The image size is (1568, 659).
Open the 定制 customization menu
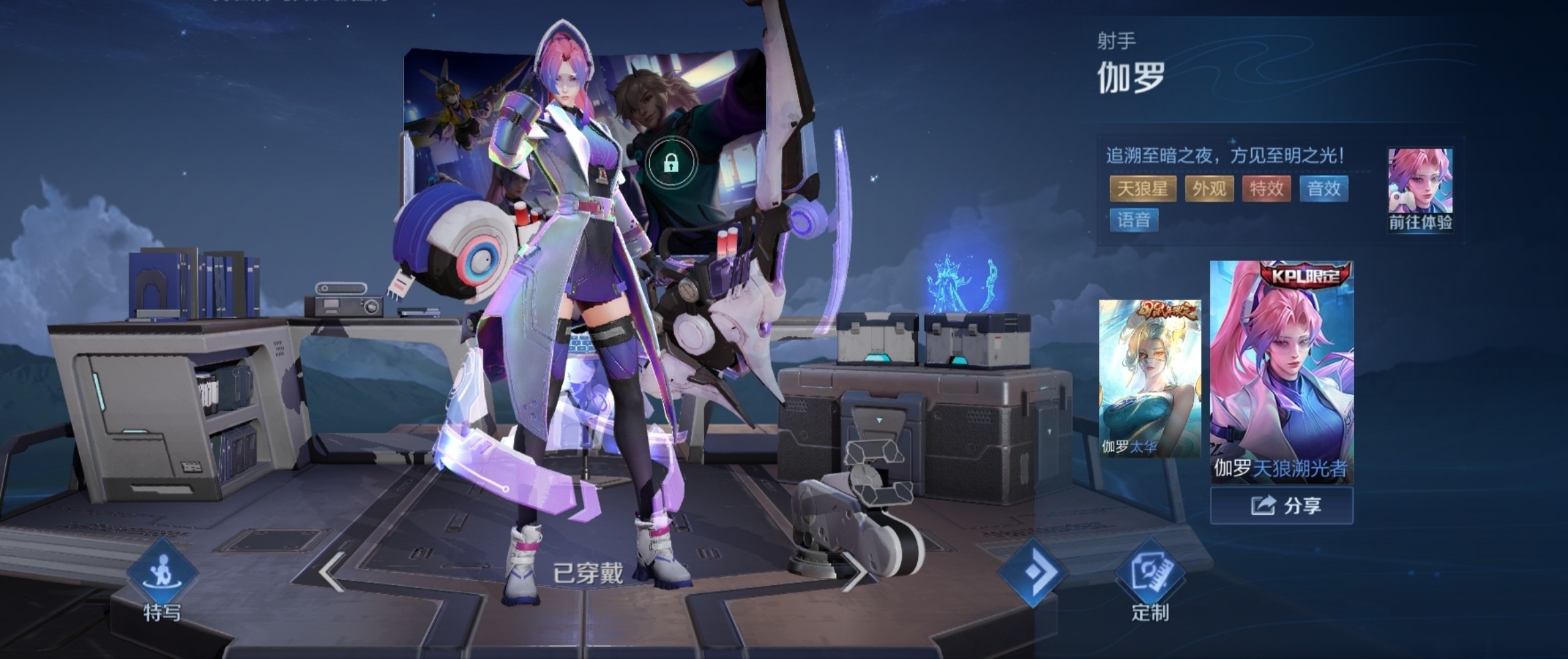coord(1150,581)
